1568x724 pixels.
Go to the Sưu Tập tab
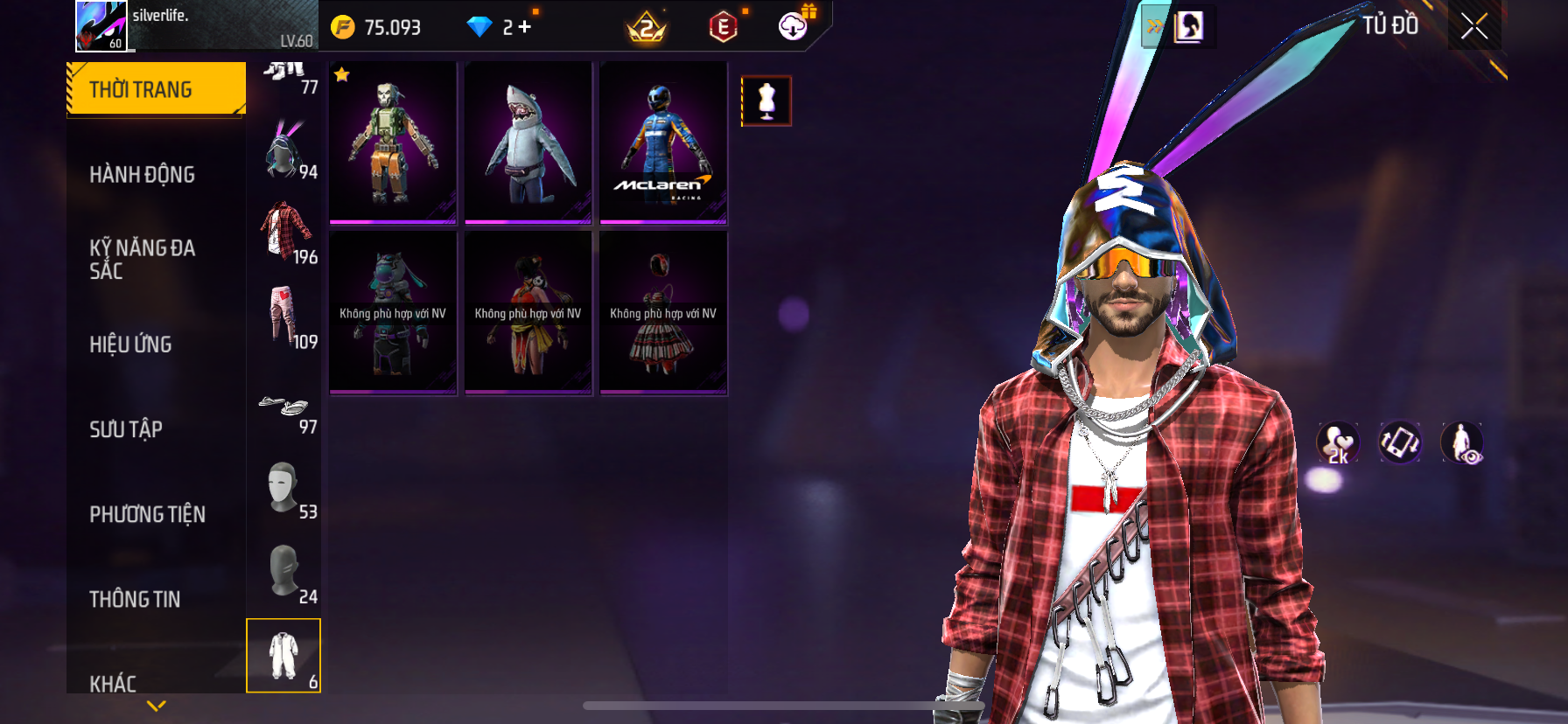click(126, 428)
